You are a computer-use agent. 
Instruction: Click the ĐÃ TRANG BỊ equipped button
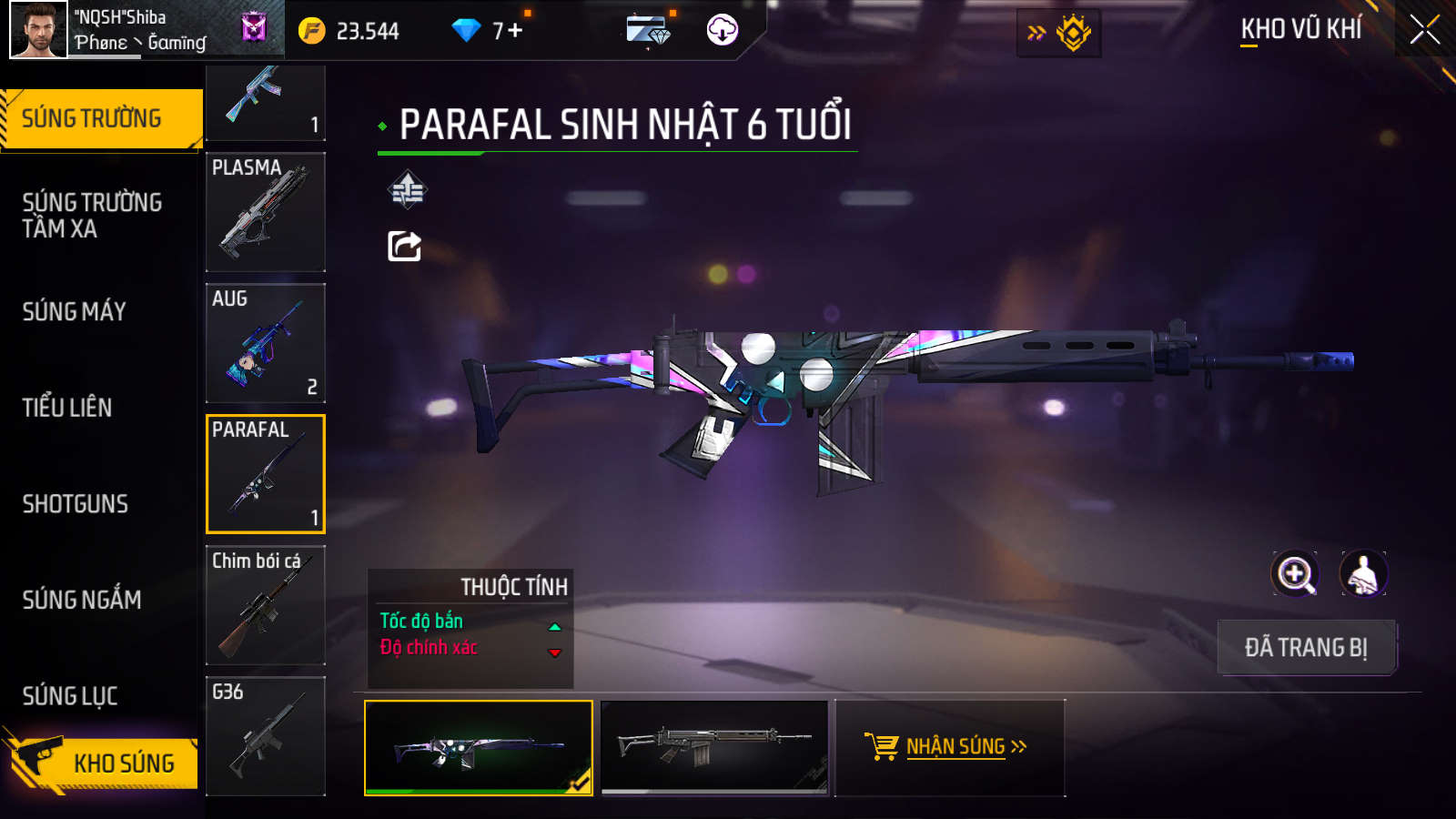(1306, 647)
